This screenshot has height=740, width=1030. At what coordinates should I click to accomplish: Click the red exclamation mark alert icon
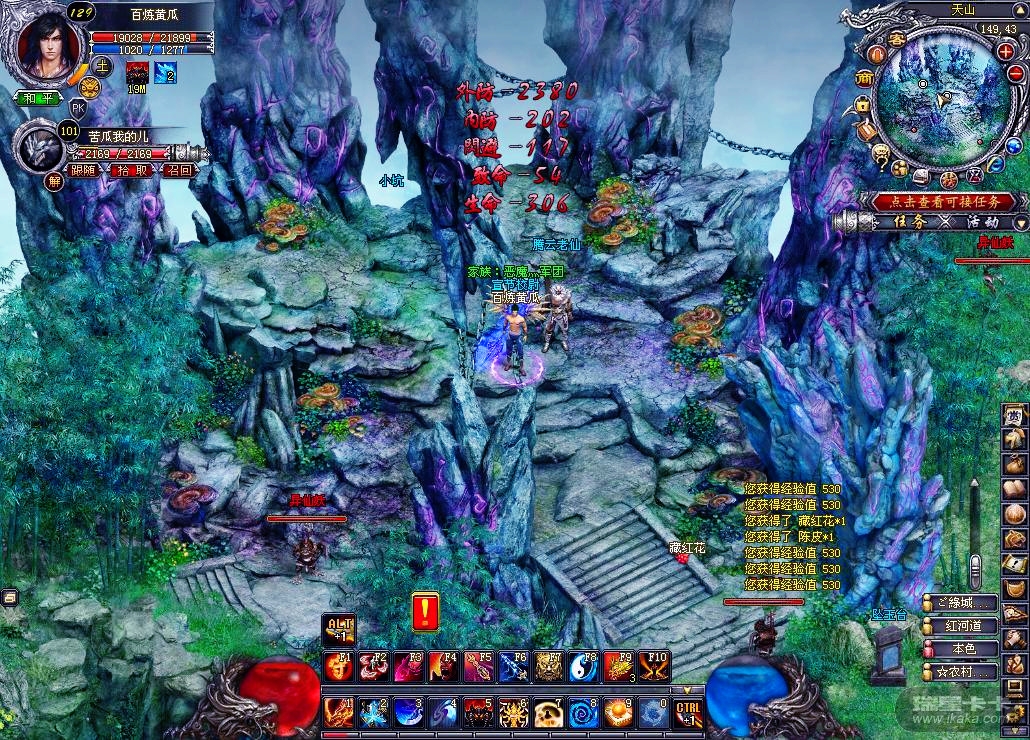pos(426,610)
